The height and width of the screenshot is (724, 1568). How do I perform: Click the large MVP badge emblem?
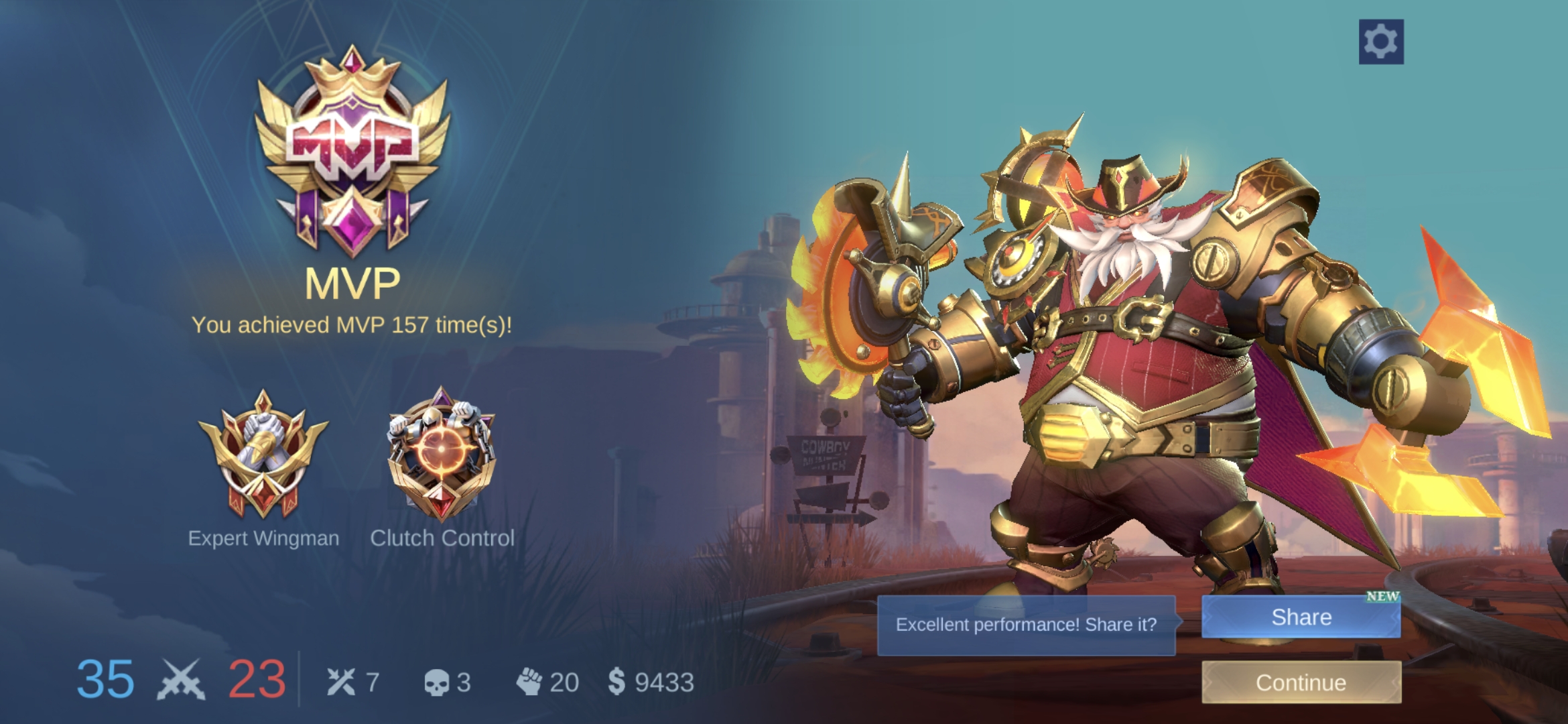point(352,151)
